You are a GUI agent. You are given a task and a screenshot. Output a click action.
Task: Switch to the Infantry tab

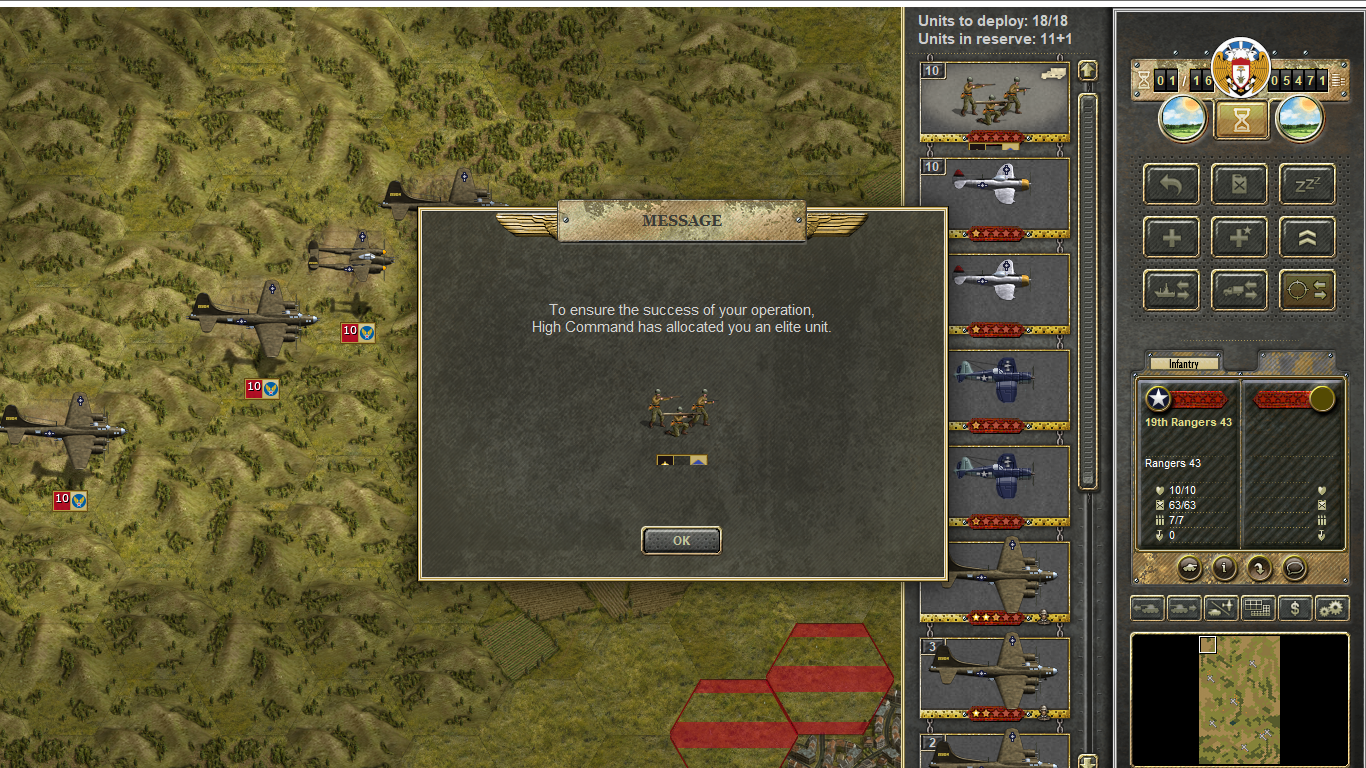click(1184, 364)
